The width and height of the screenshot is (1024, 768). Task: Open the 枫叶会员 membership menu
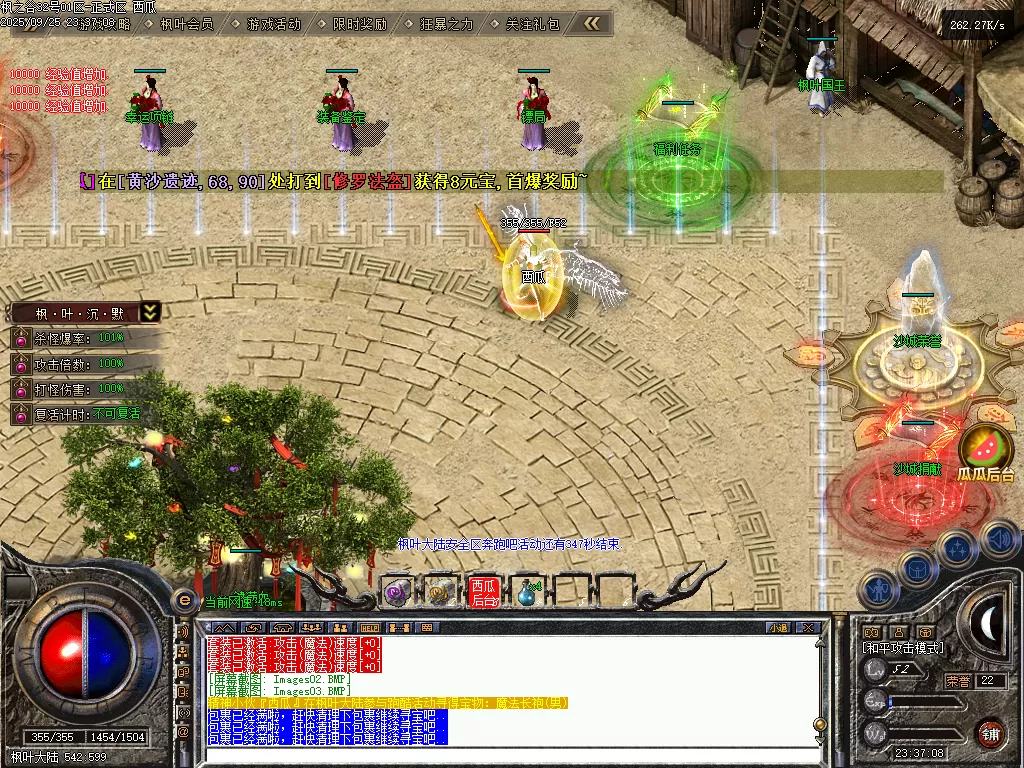click(x=187, y=24)
